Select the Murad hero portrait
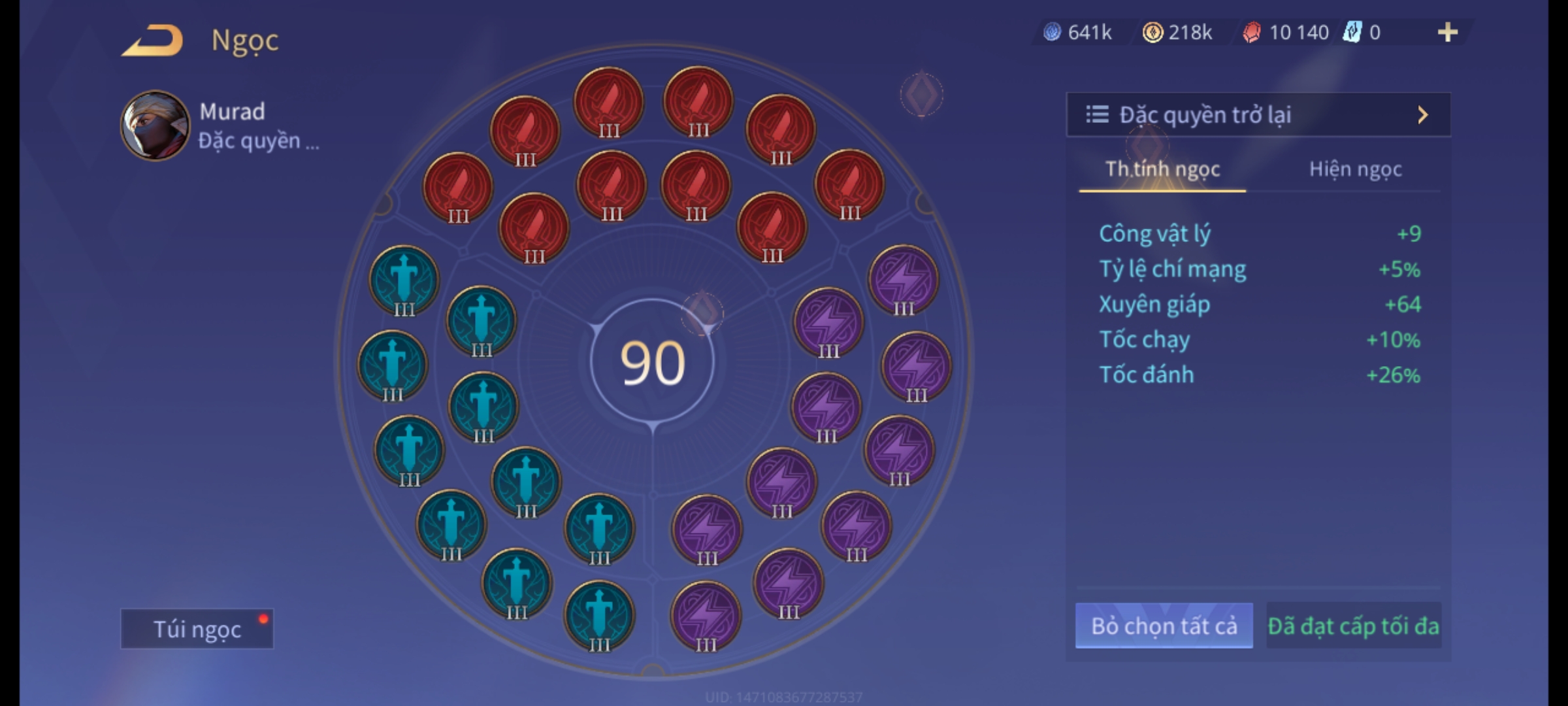This screenshot has width=1568, height=706. pos(155,126)
